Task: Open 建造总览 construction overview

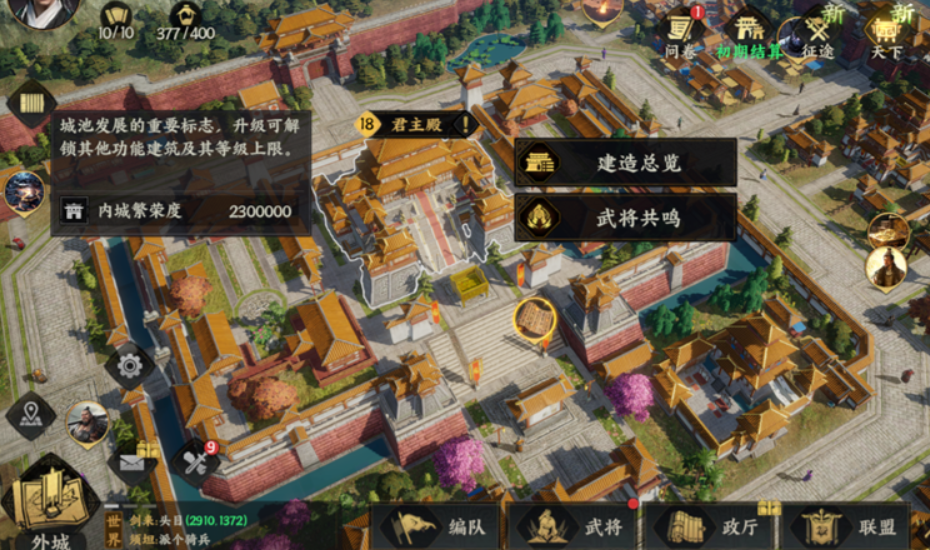Action: point(625,162)
